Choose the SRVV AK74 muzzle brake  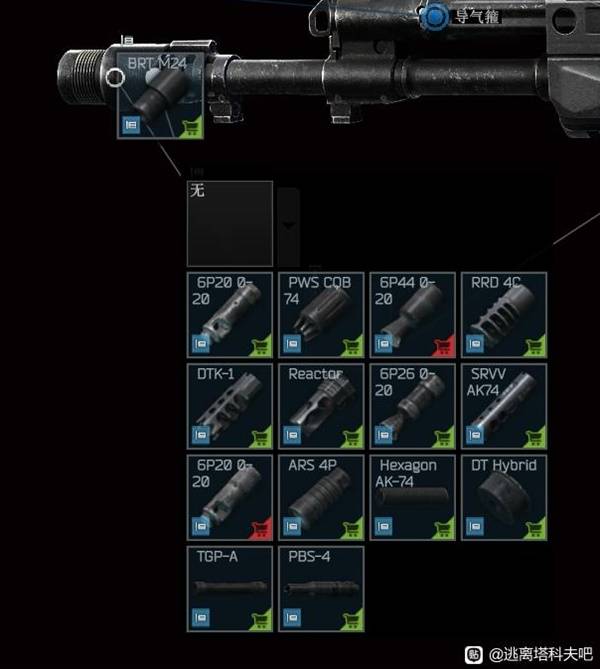pyautogui.click(x=503, y=405)
